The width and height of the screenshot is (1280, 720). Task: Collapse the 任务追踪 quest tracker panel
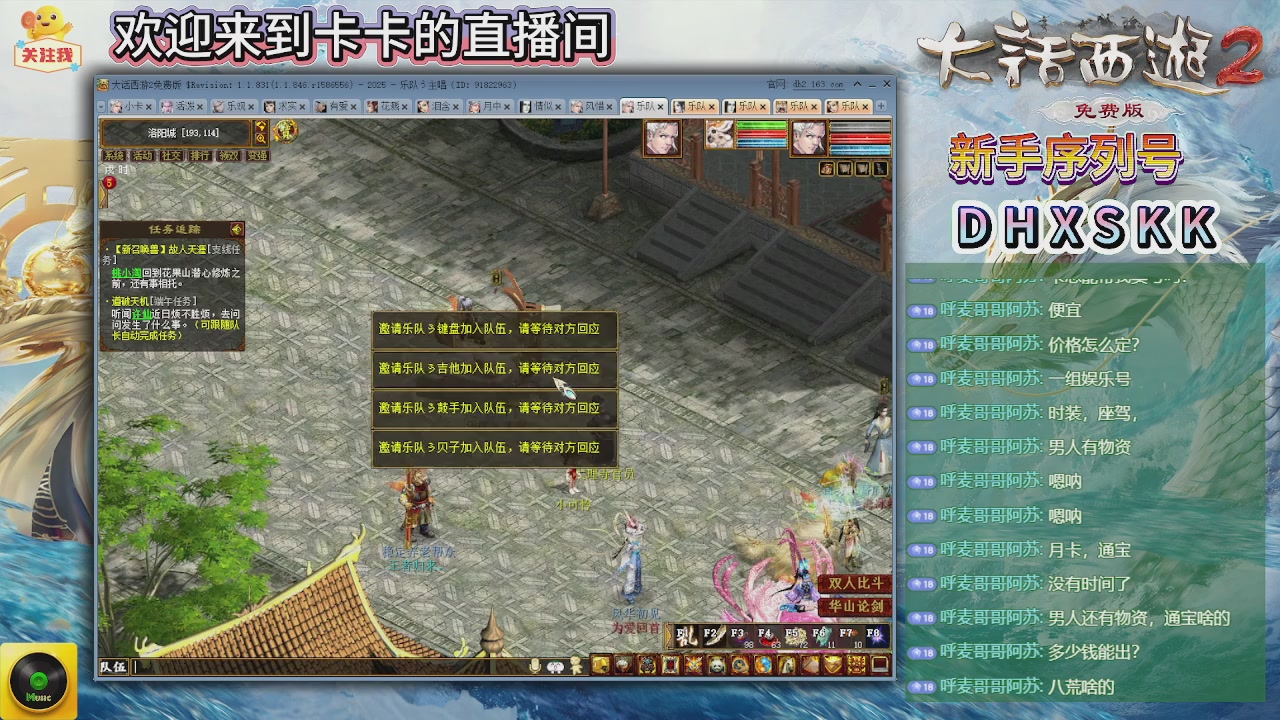[x=238, y=229]
